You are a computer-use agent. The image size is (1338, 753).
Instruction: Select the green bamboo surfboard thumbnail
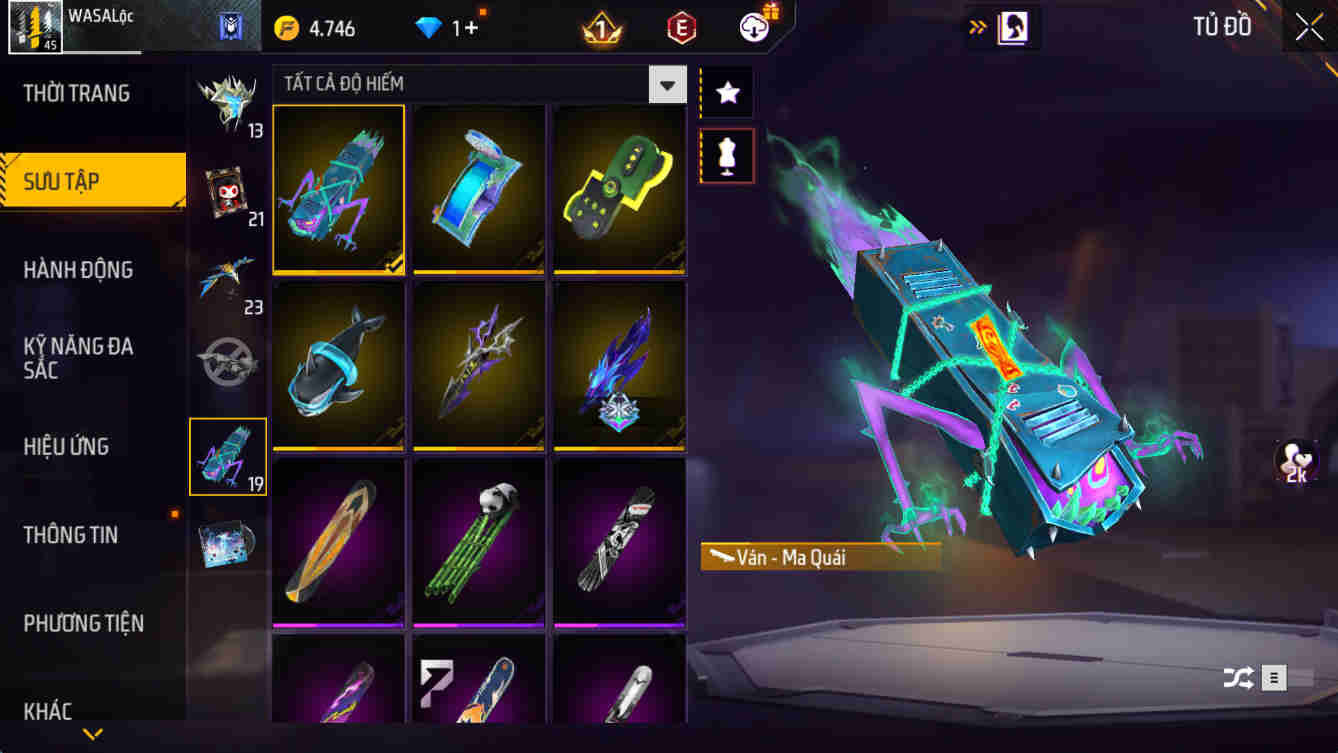click(x=478, y=540)
